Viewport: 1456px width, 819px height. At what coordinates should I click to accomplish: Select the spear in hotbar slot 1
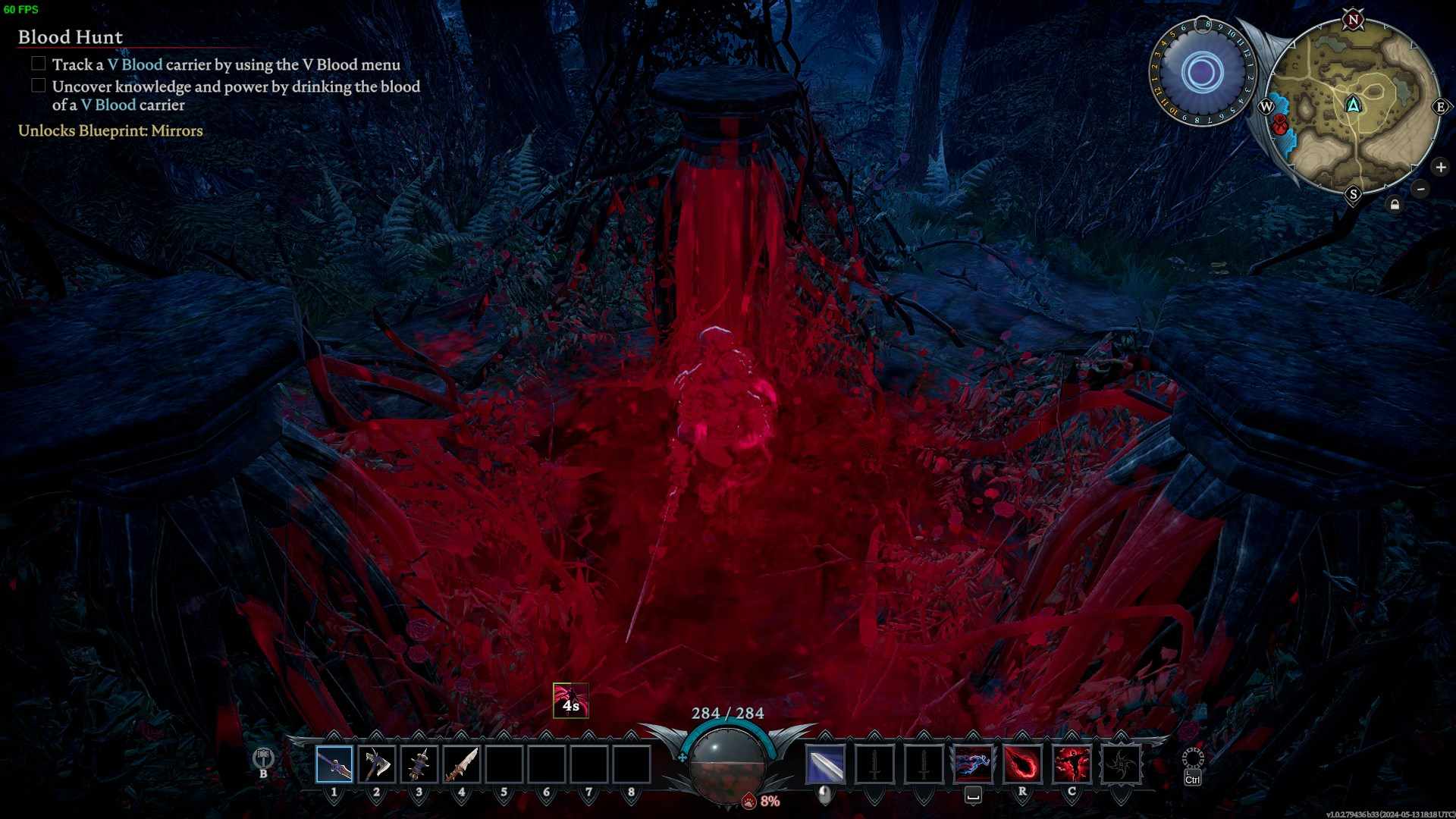click(334, 764)
